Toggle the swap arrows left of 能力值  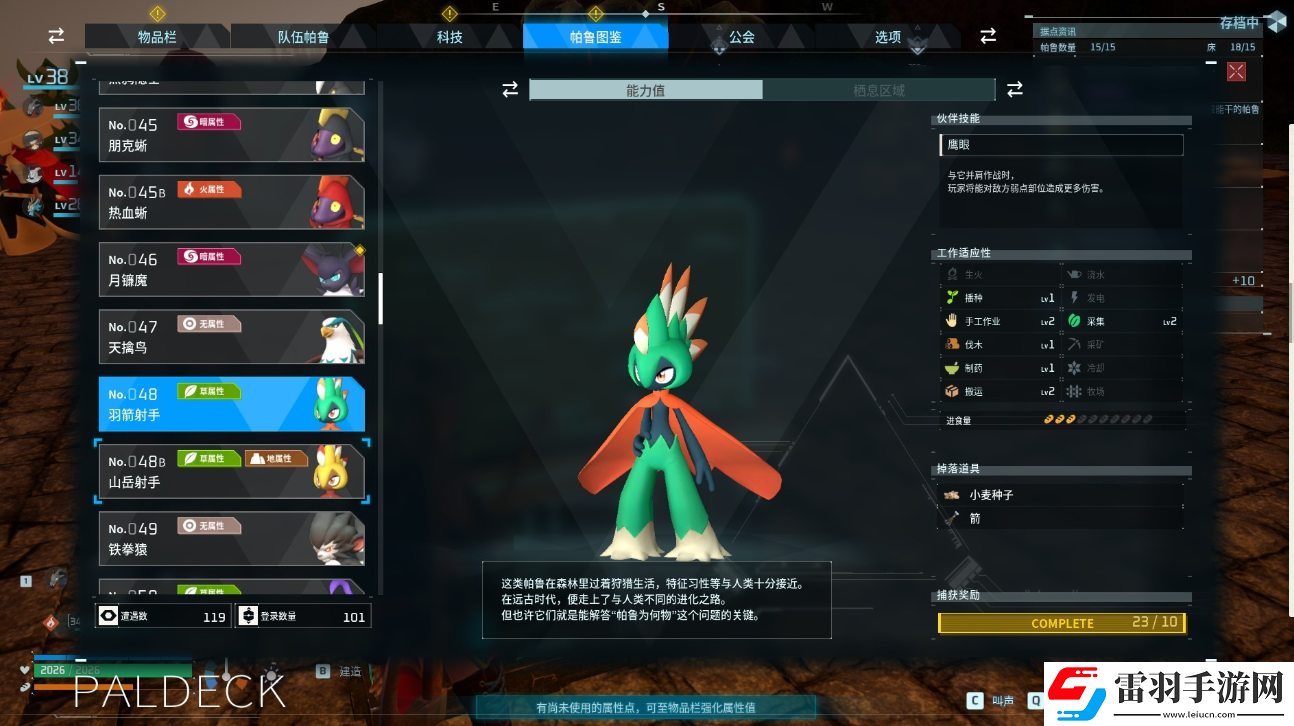click(x=510, y=89)
